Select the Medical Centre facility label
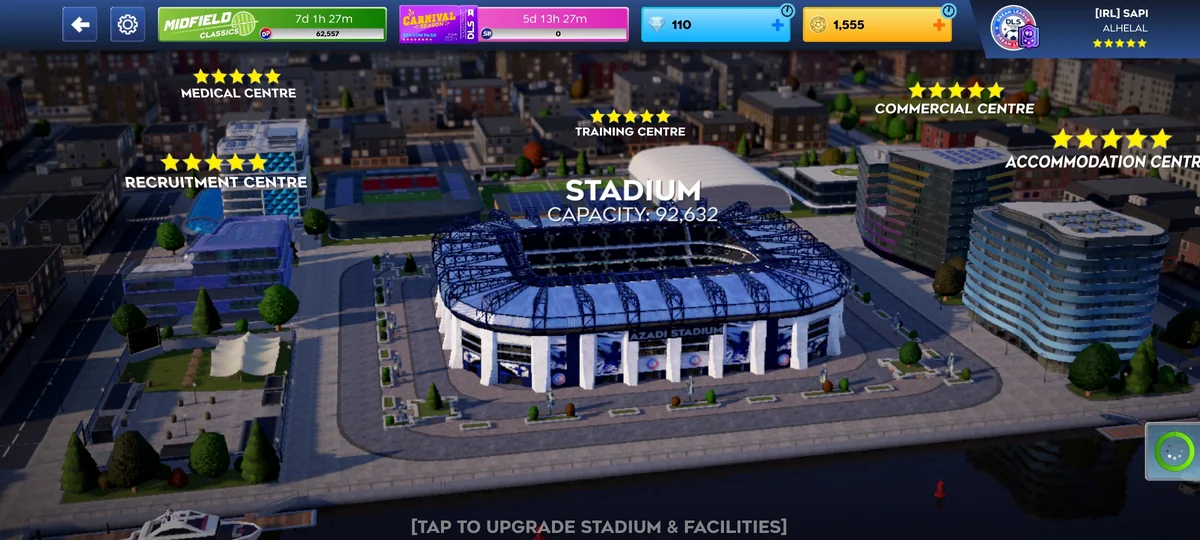Viewport: 1200px width, 540px height. (x=238, y=93)
